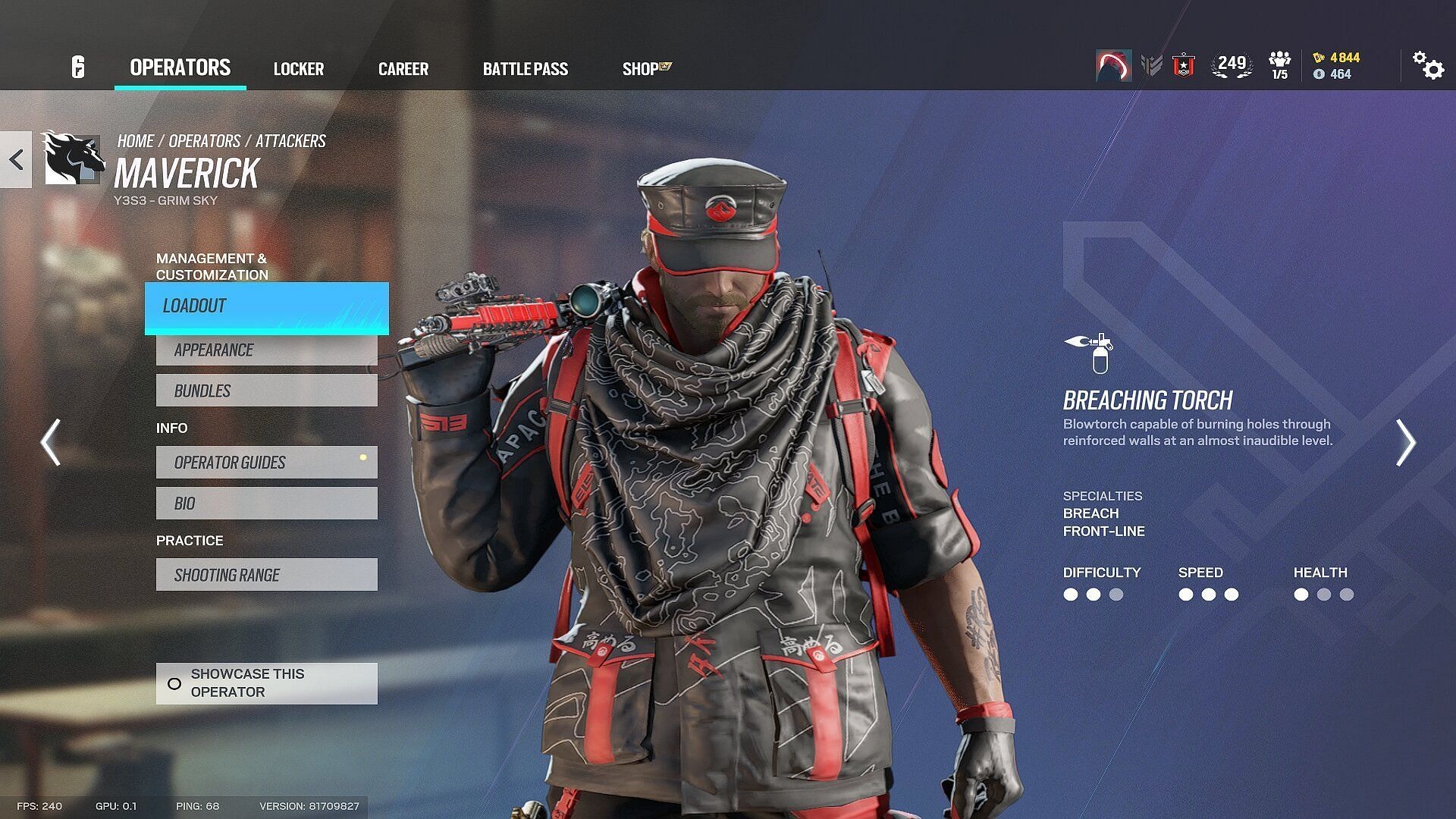Click the R6 credits 4844 icon
Viewport: 1456px width, 819px height.
pos(1318,58)
